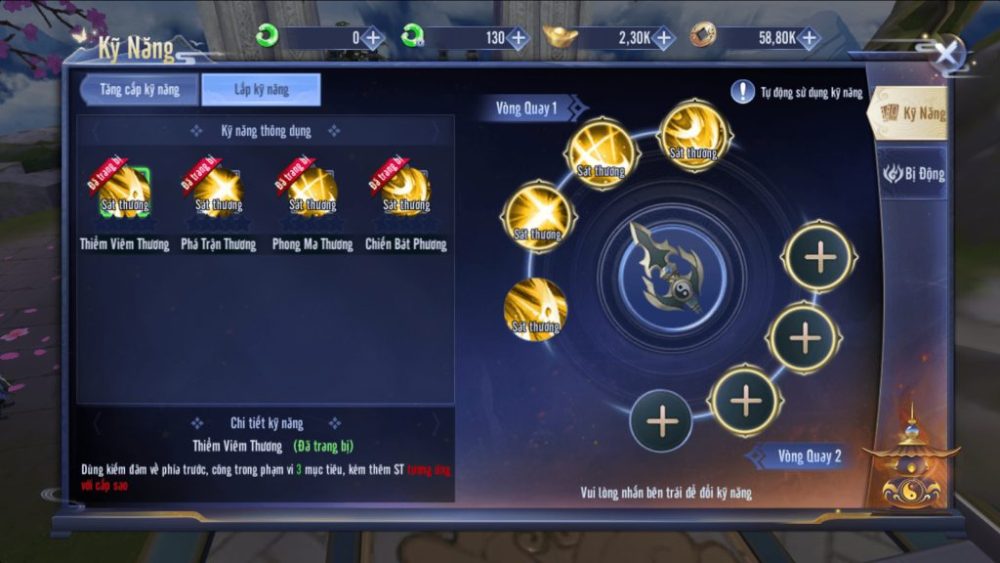Click the auto-use skill info icon
The width and height of the screenshot is (1000, 563).
click(x=742, y=93)
